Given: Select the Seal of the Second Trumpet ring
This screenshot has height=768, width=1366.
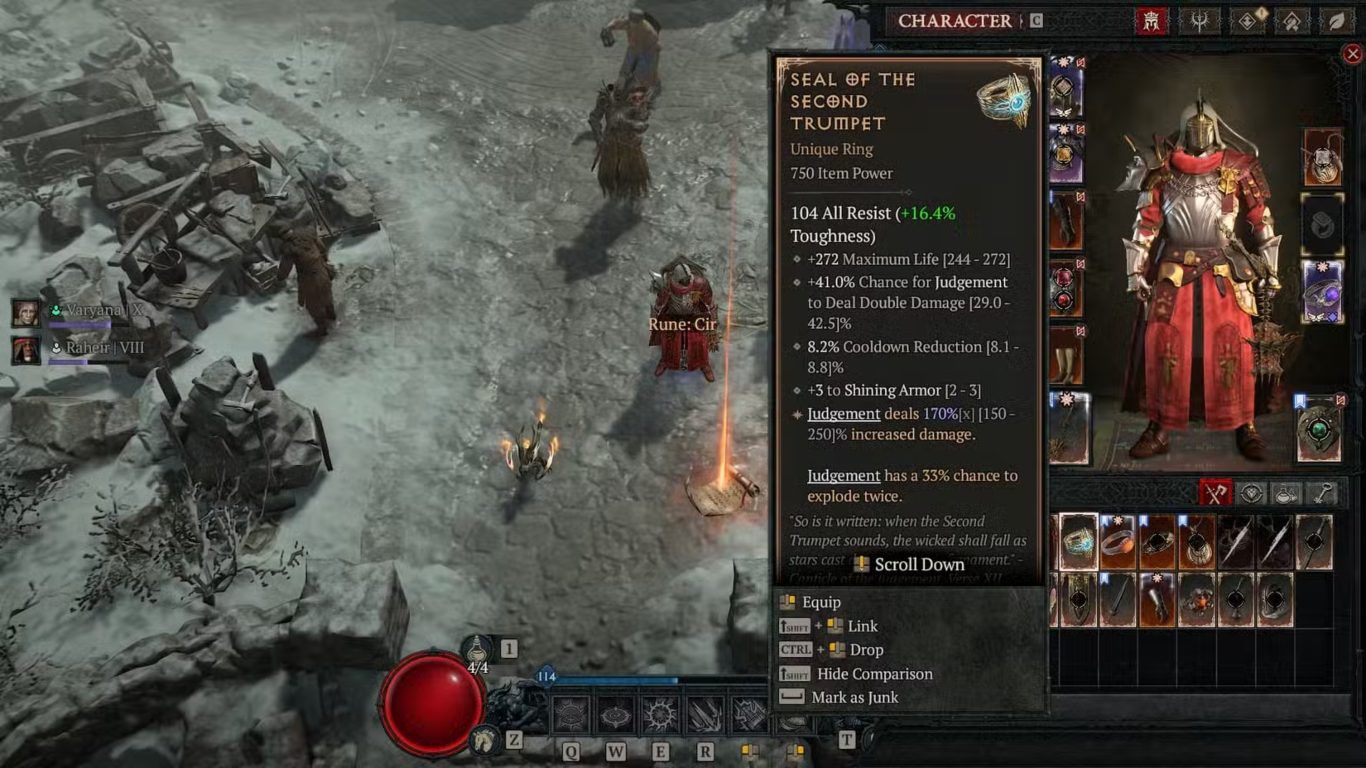Looking at the screenshot, I should pyautogui.click(x=1078, y=542).
